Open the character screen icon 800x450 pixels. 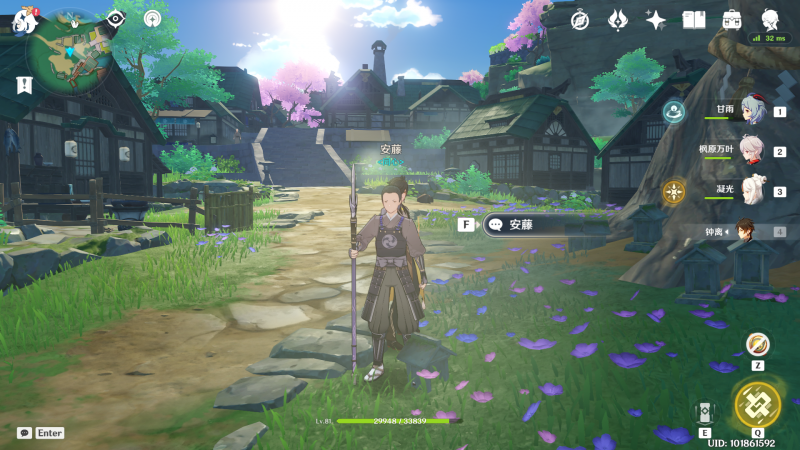771,20
